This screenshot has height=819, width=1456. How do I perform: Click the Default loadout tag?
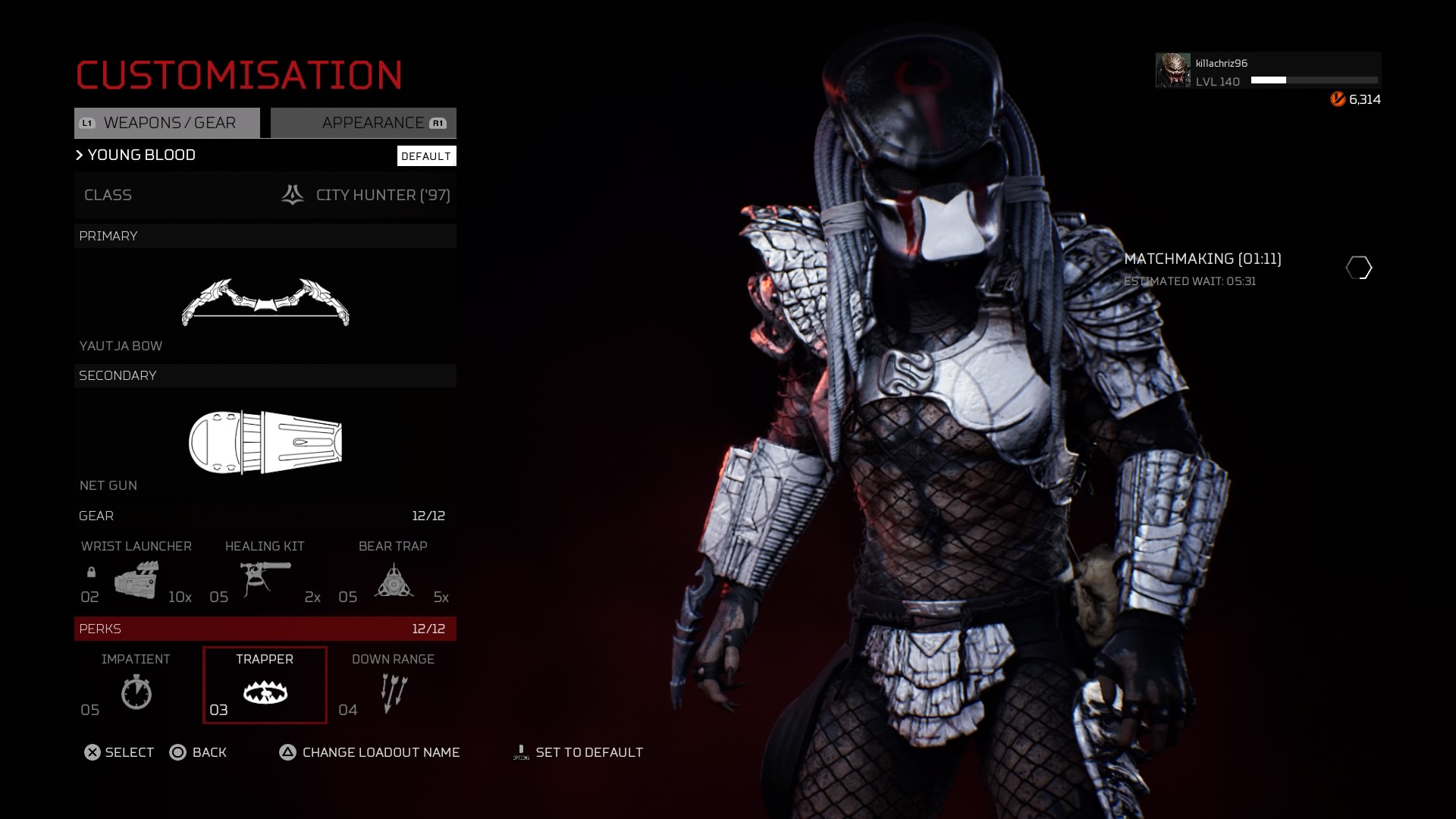pyautogui.click(x=426, y=156)
